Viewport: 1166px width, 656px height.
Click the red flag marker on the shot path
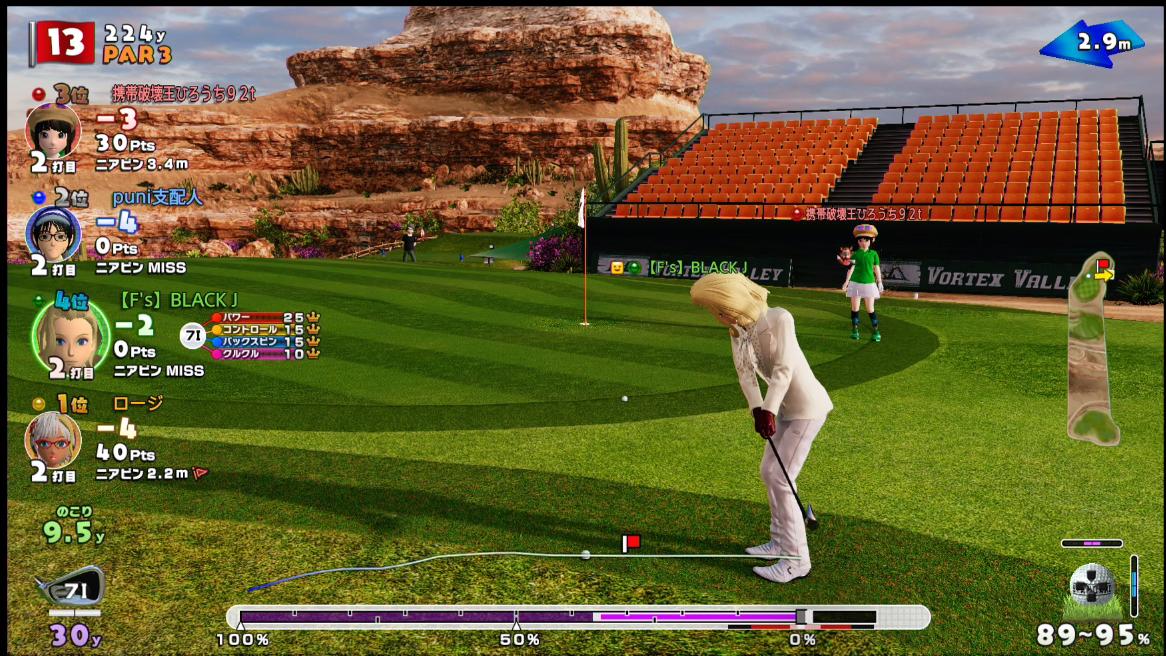631,543
